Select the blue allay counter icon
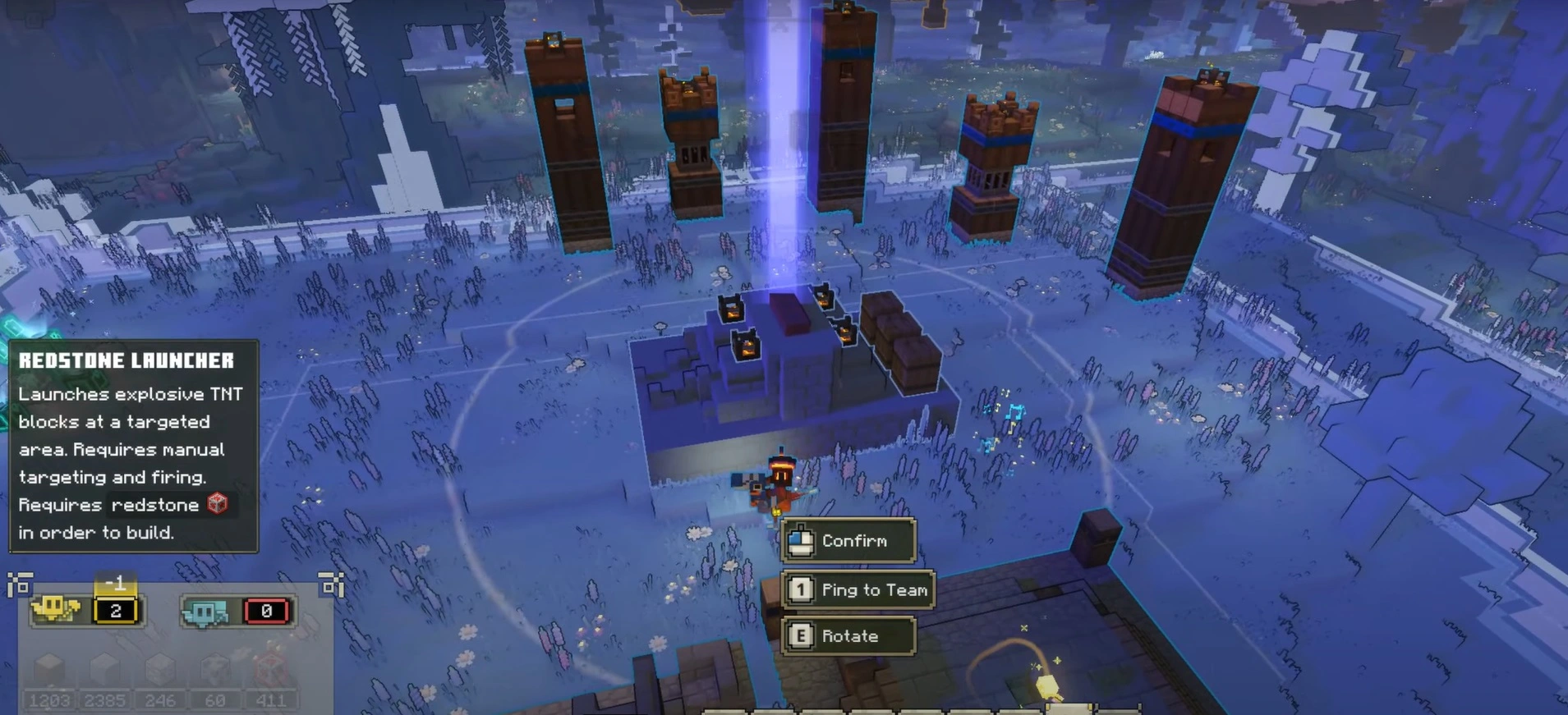 point(205,613)
